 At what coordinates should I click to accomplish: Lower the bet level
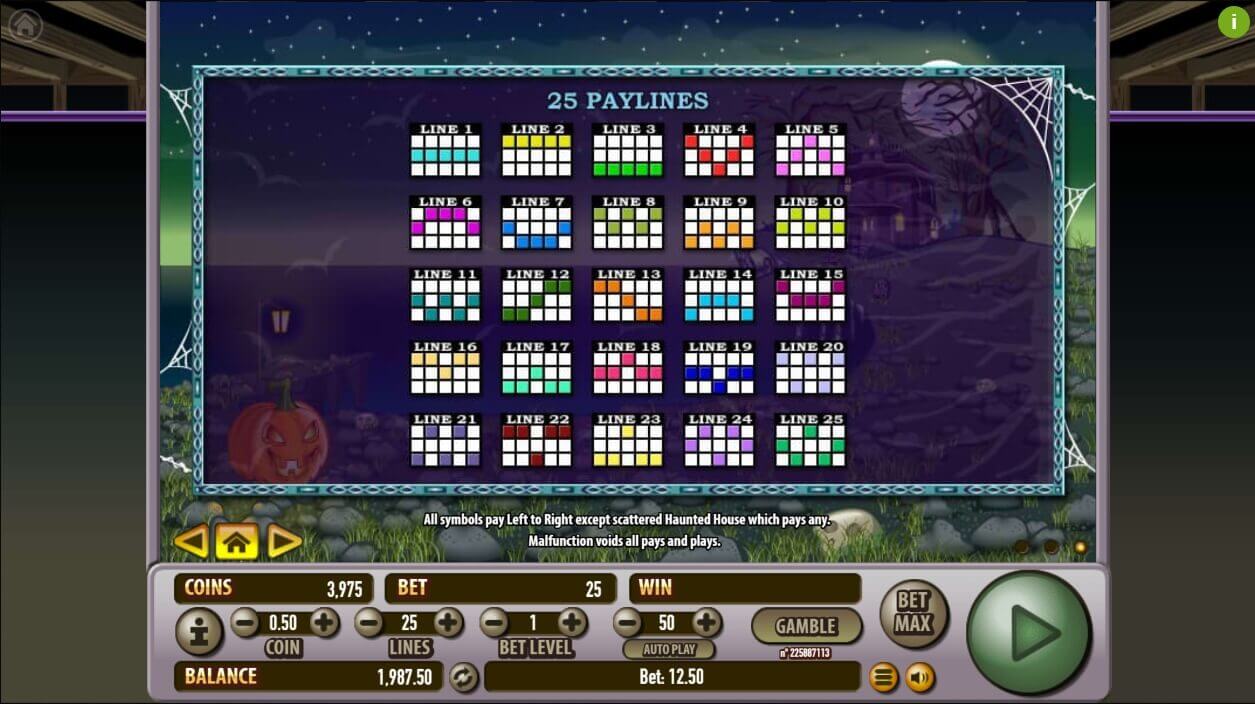coord(494,623)
